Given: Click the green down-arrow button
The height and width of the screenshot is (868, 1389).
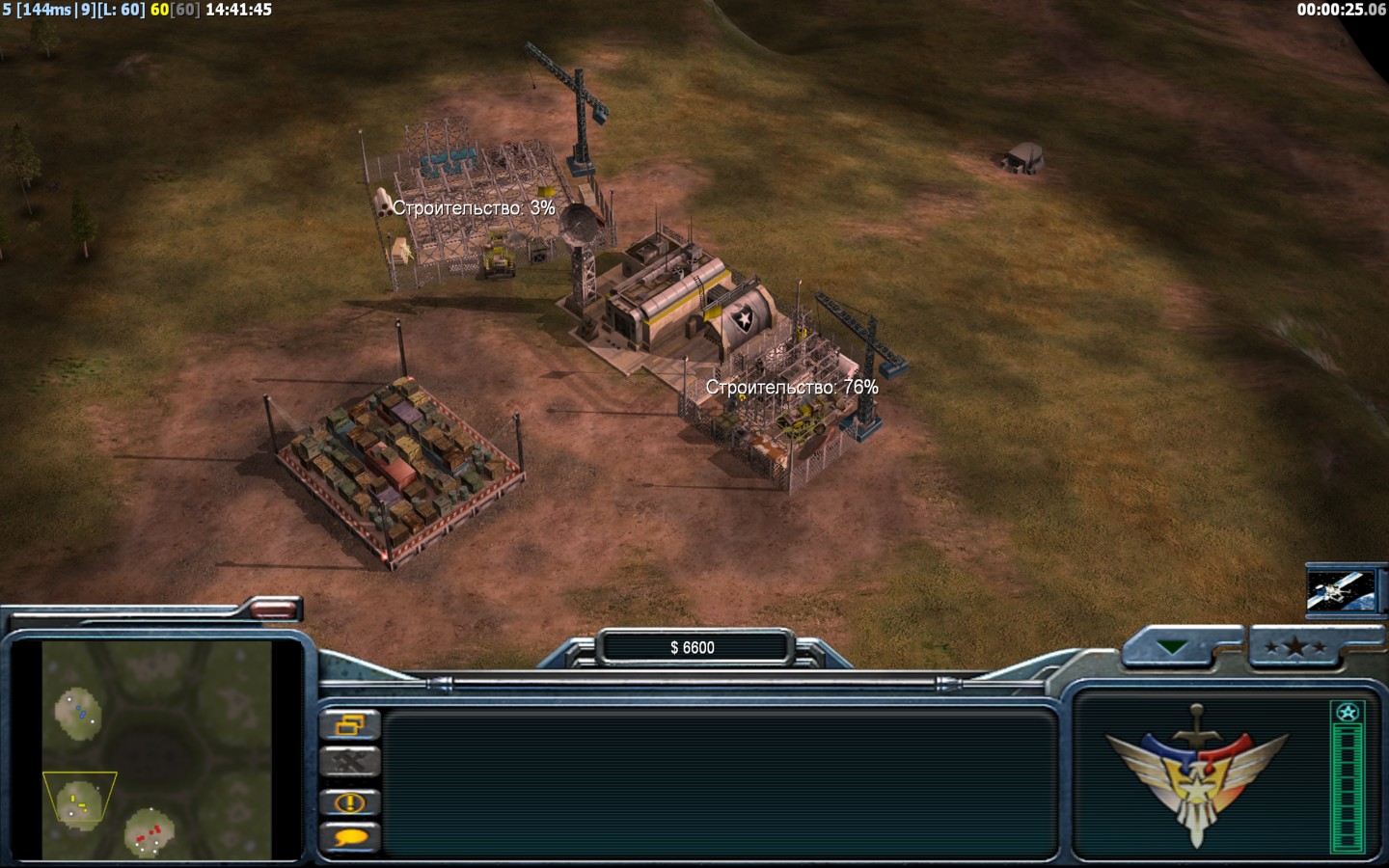Looking at the screenshot, I should [1172, 648].
